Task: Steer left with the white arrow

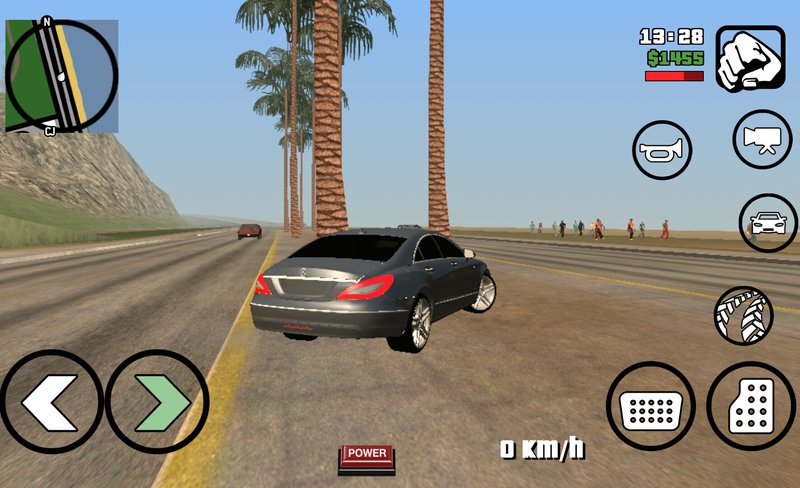Action: (50, 402)
